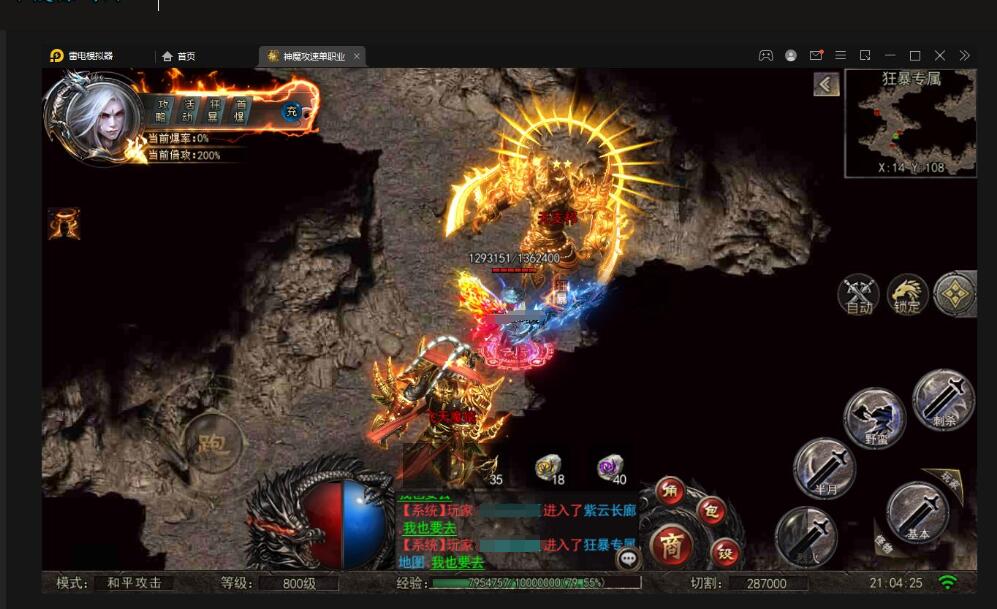
Task: Activate the 锁定 target lock button
Action: click(907, 295)
